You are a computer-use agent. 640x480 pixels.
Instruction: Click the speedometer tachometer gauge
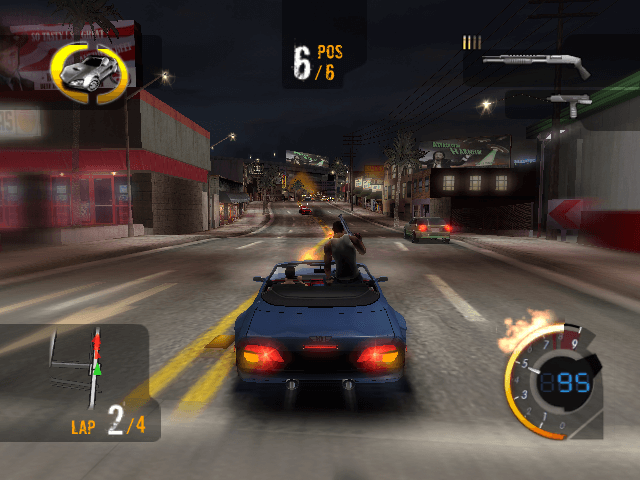[x=553, y=384]
